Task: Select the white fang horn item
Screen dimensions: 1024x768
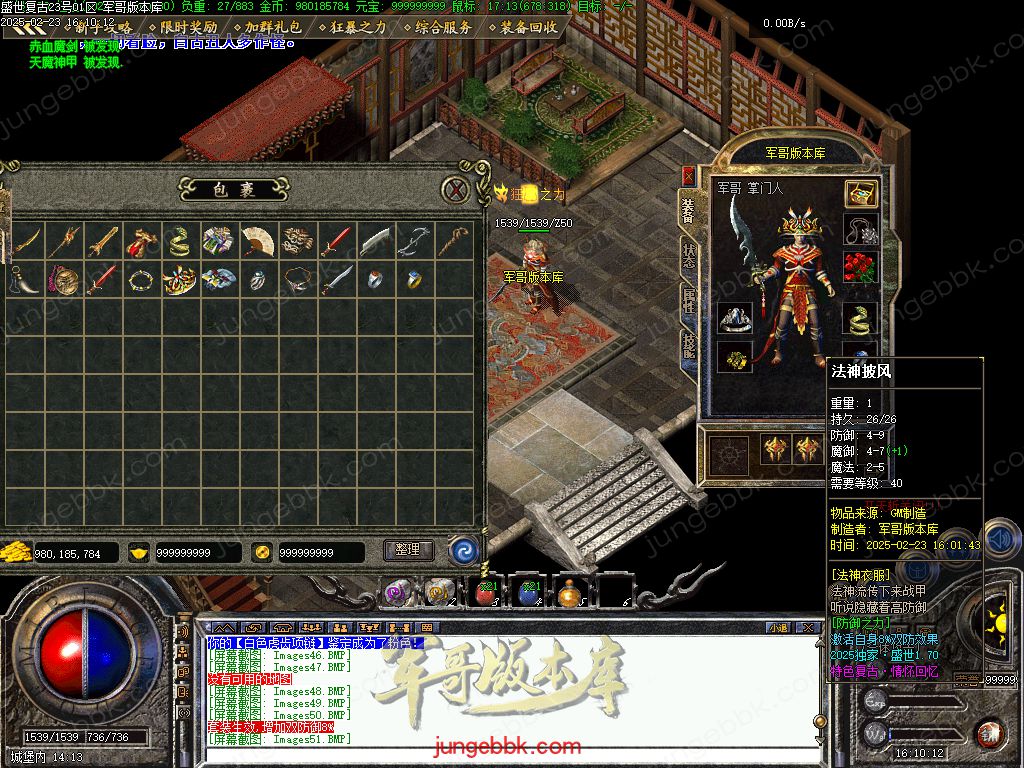Action: (x=22, y=279)
